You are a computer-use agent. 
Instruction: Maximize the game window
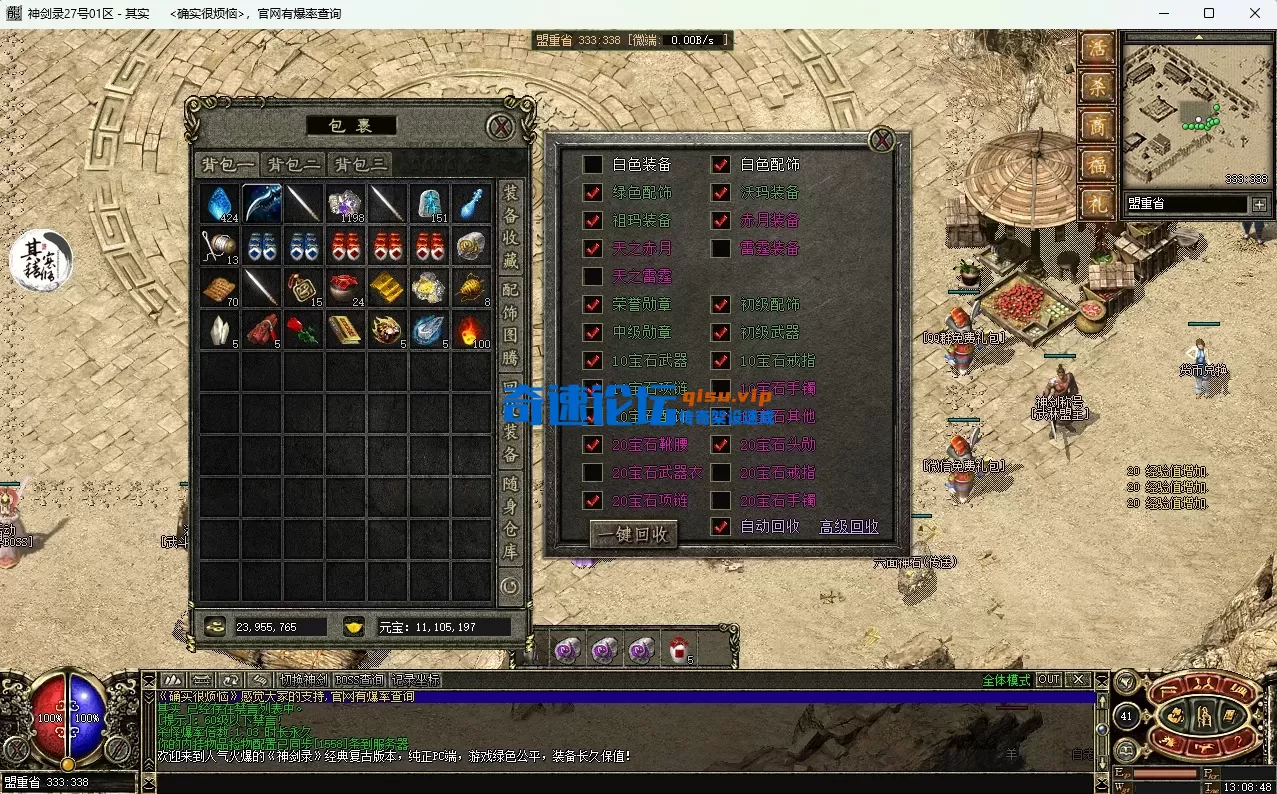point(1209,14)
